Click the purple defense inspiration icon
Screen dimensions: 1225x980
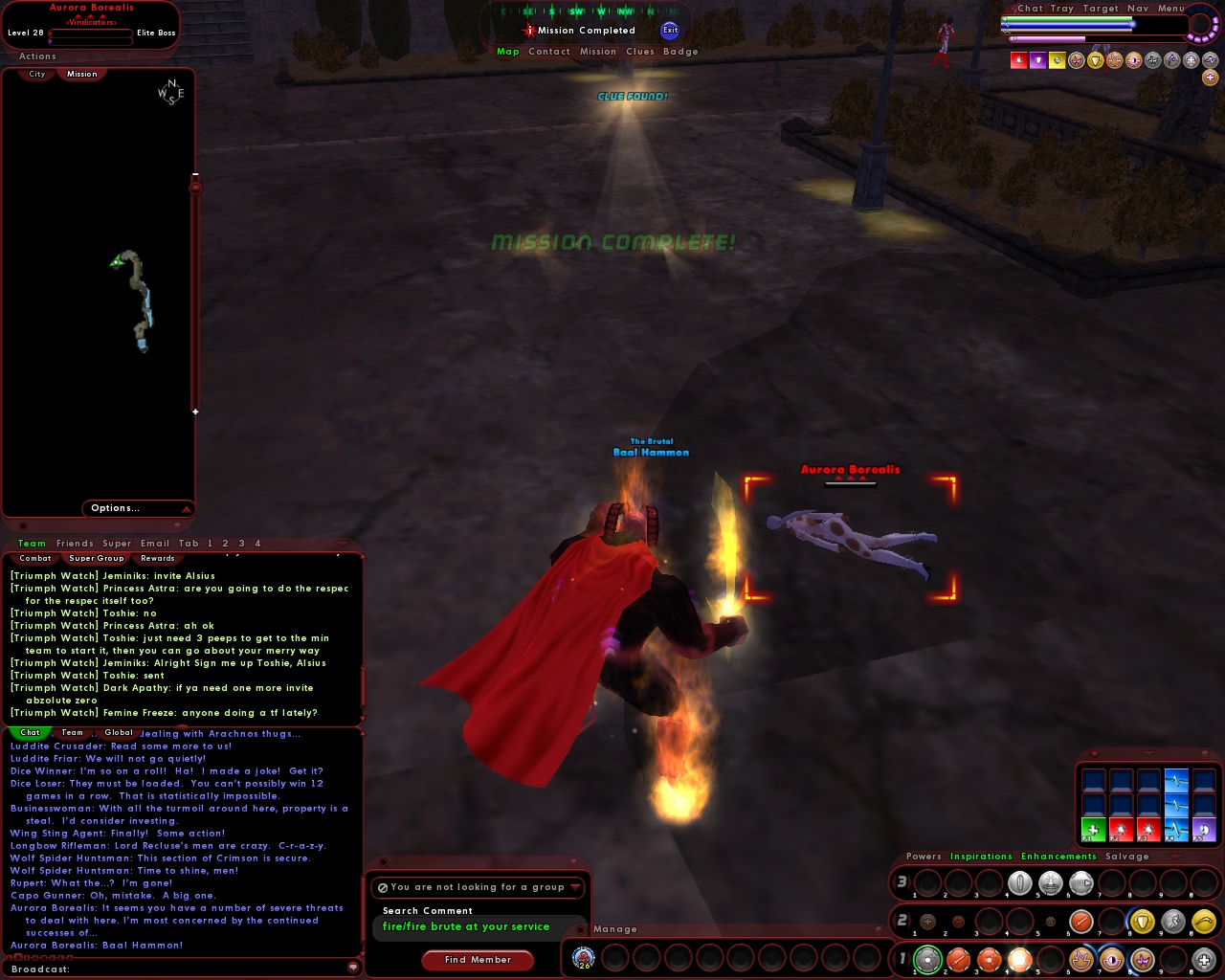(x=1037, y=60)
